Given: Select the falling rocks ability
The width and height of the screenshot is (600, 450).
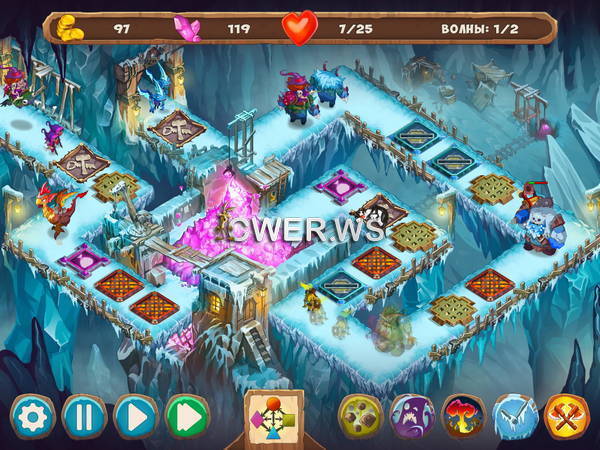Looking at the screenshot, I should pyautogui.click(x=361, y=416).
